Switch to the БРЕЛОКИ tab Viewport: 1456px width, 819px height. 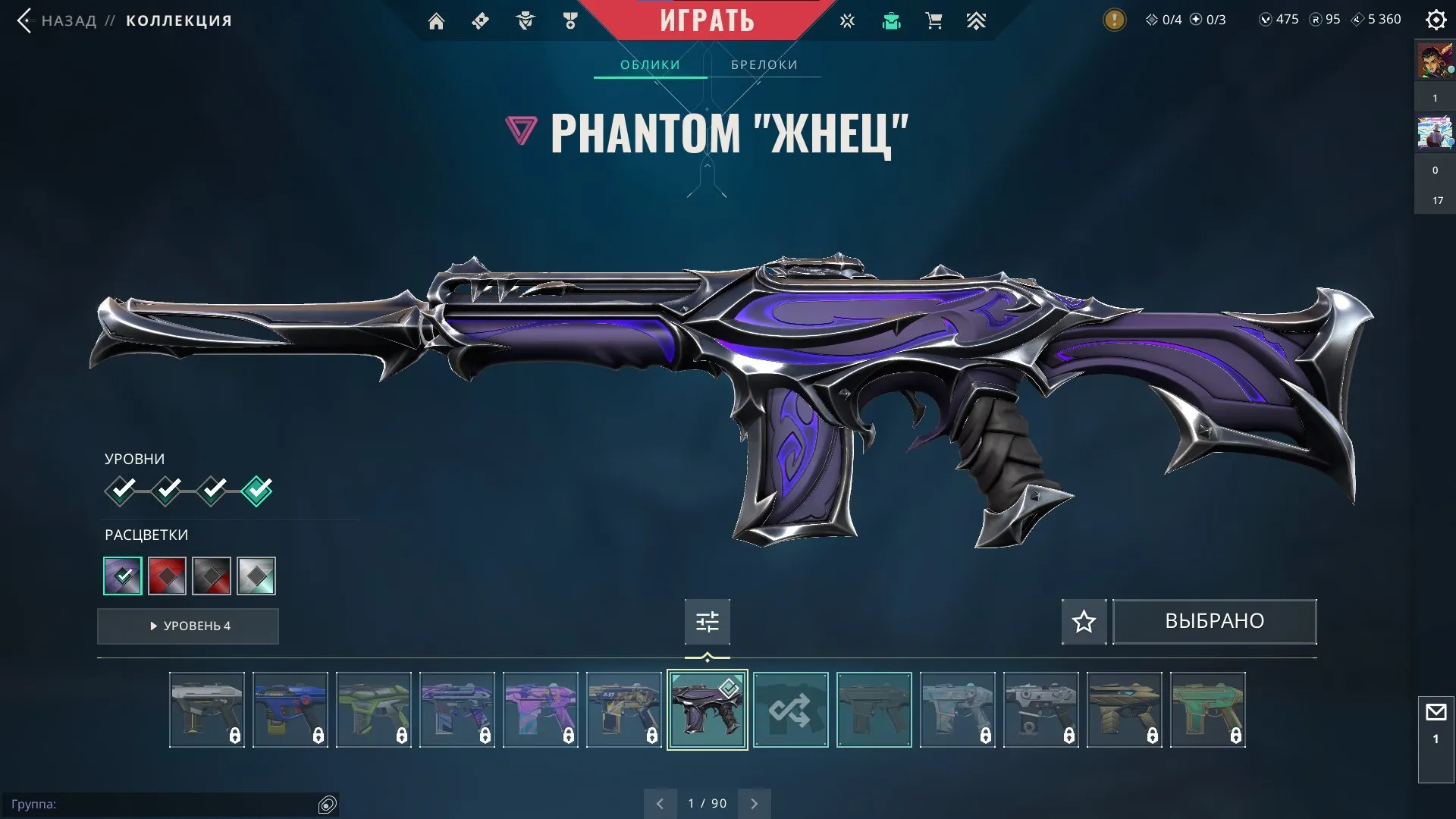[763, 64]
